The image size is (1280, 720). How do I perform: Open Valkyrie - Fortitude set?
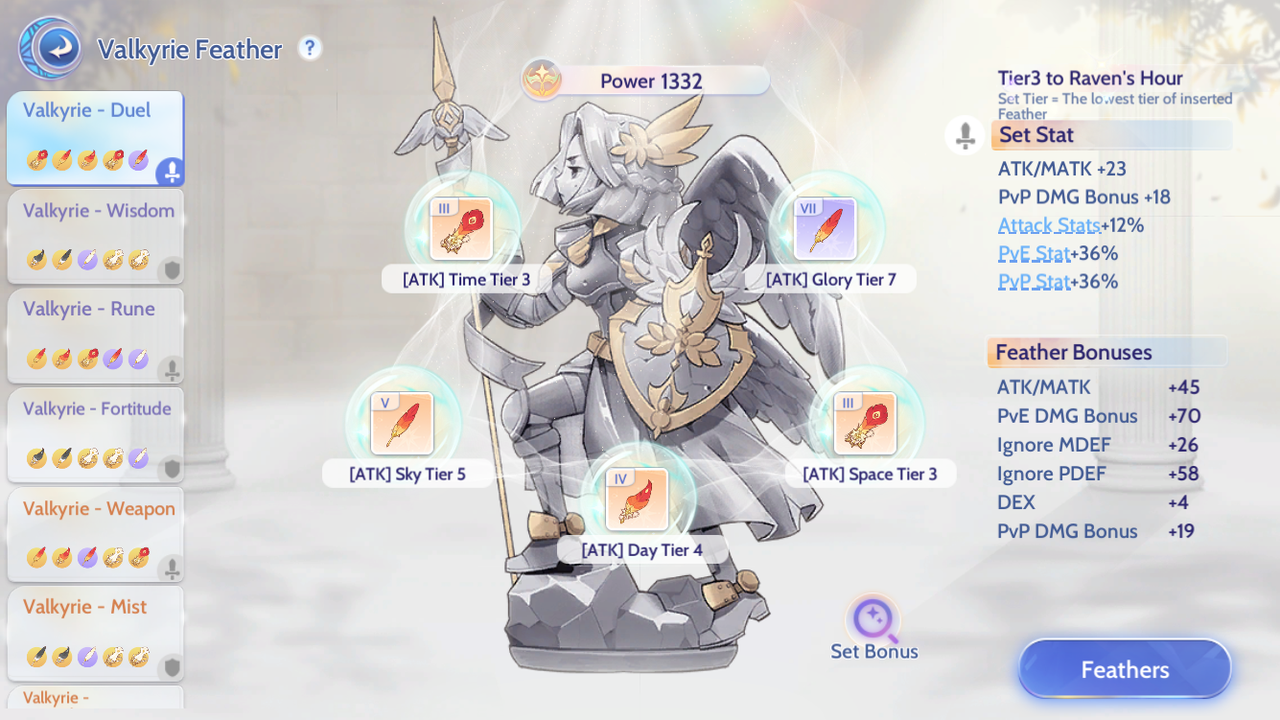[x=95, y=434]
